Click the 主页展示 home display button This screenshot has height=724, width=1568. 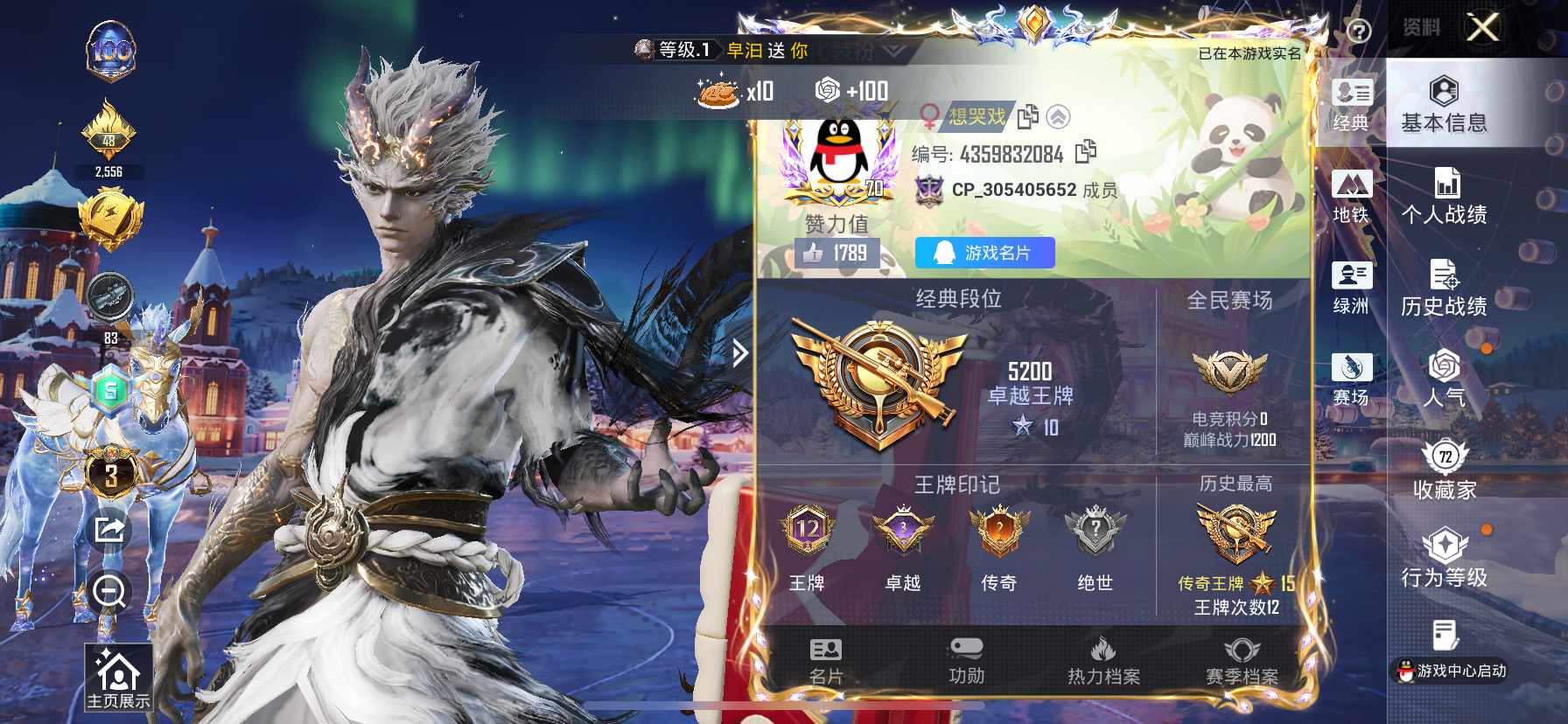[116, 678]
